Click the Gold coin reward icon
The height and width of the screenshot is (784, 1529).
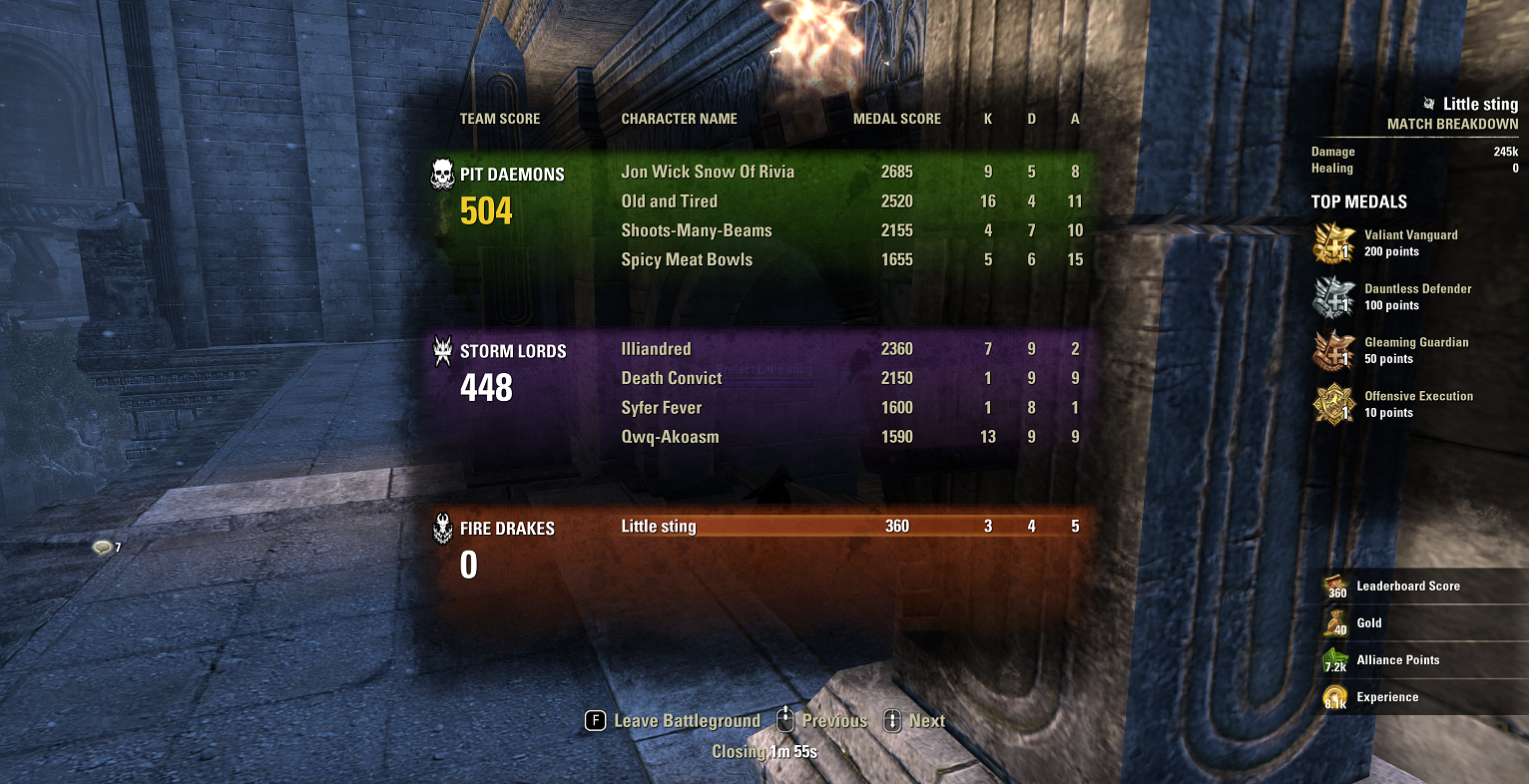pyautogui.click(x=1334, y=622)
